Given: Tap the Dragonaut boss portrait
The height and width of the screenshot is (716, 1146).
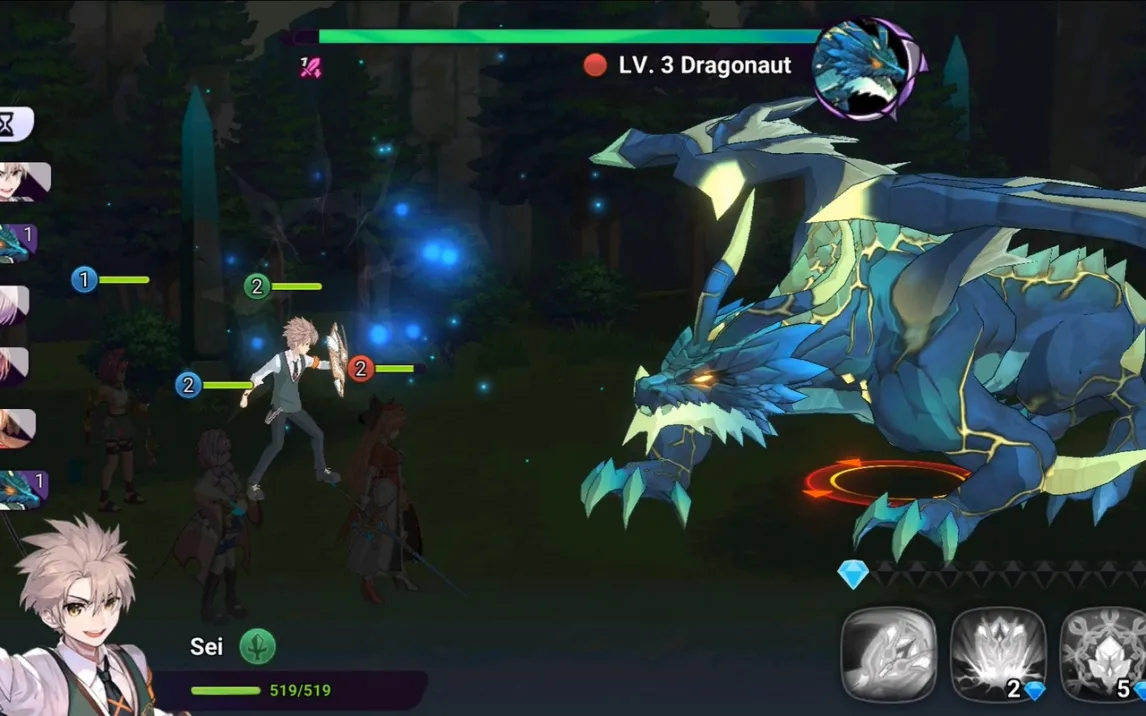Looking at the screenshot, I should tap(864, 68).
